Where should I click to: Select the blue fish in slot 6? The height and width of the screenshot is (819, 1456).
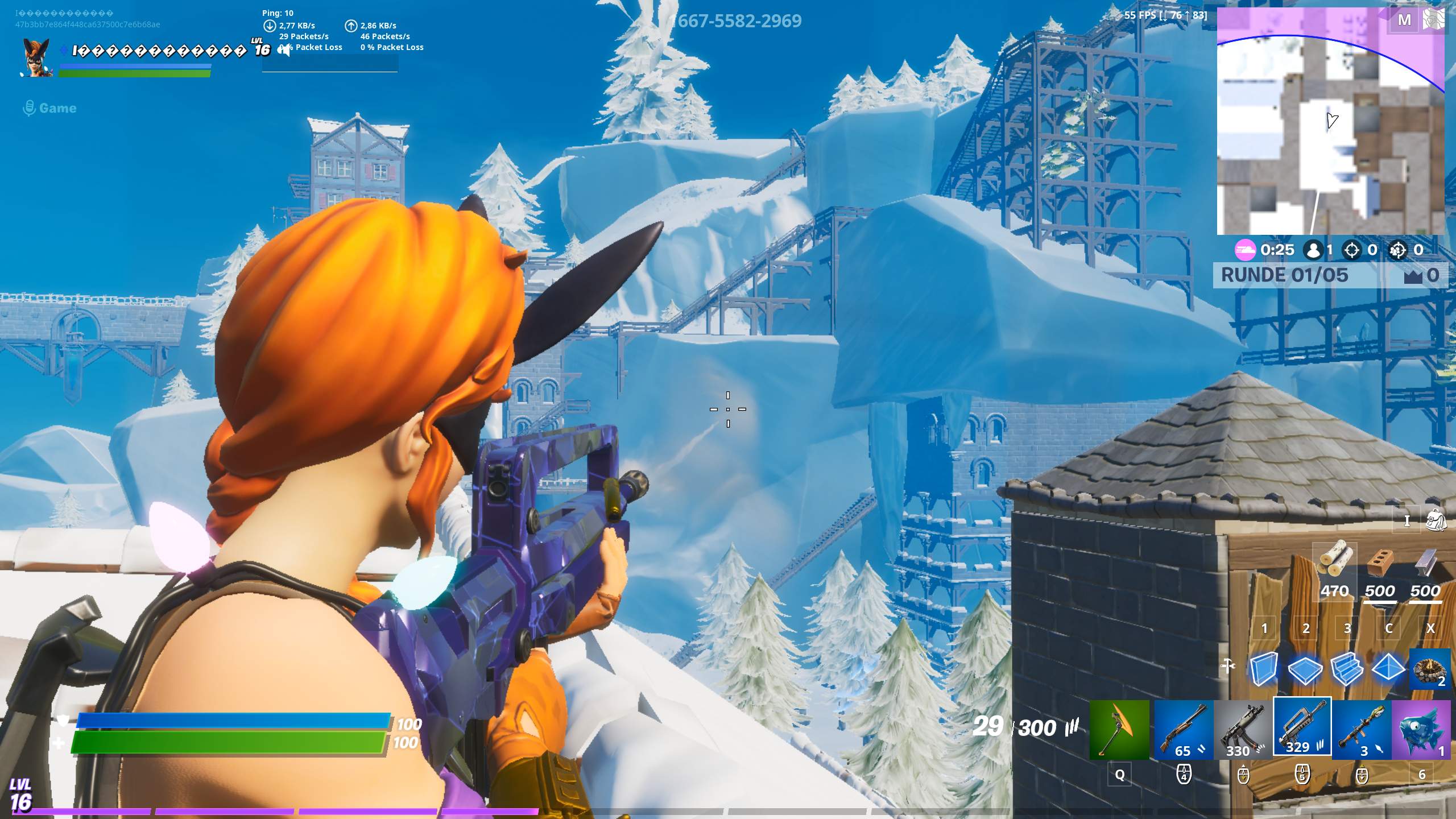pyautogui.click(x=1422, y=730)
